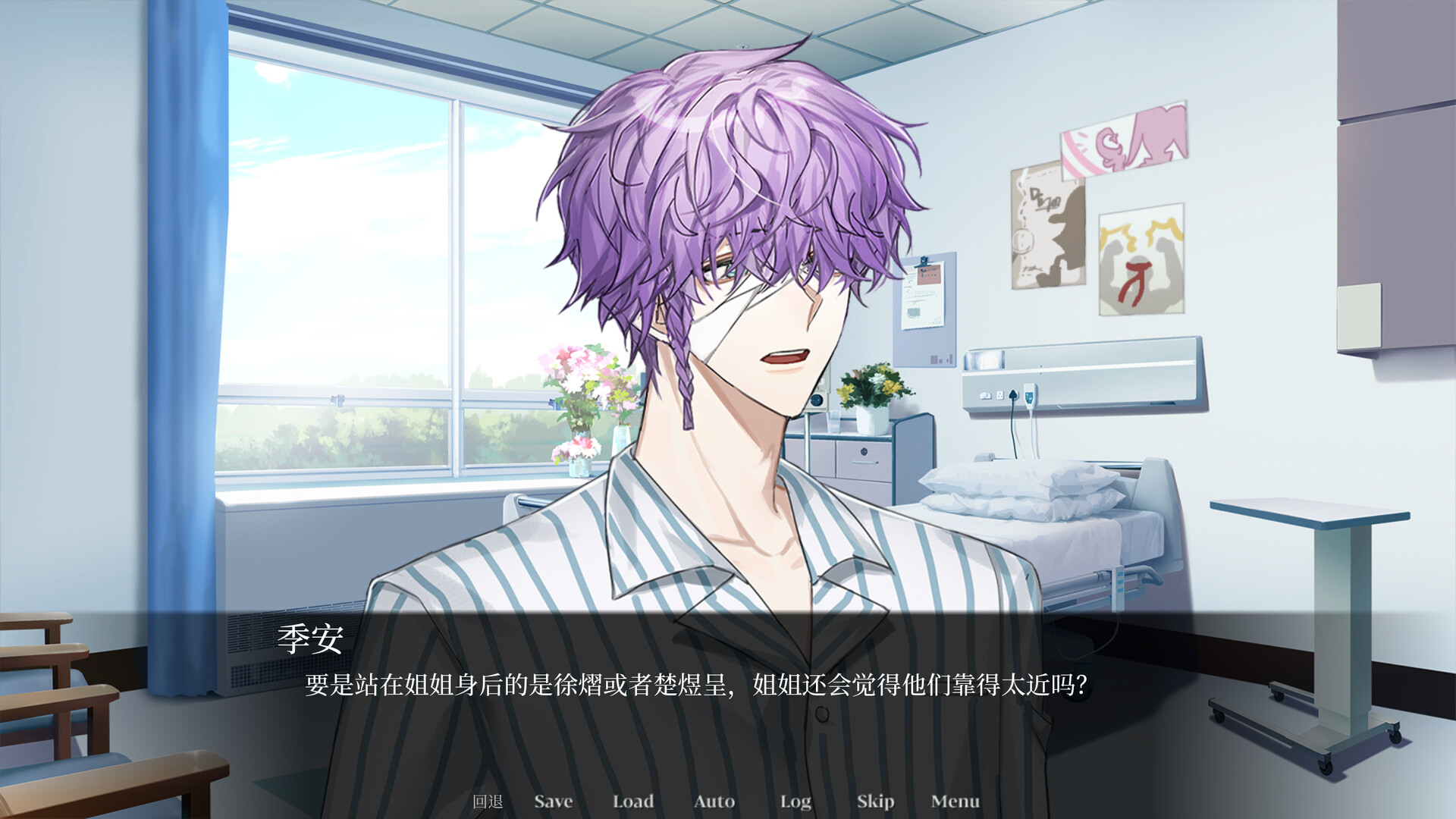
Task: Open the Load screen from the quick menu
Action: coord(634,801)
